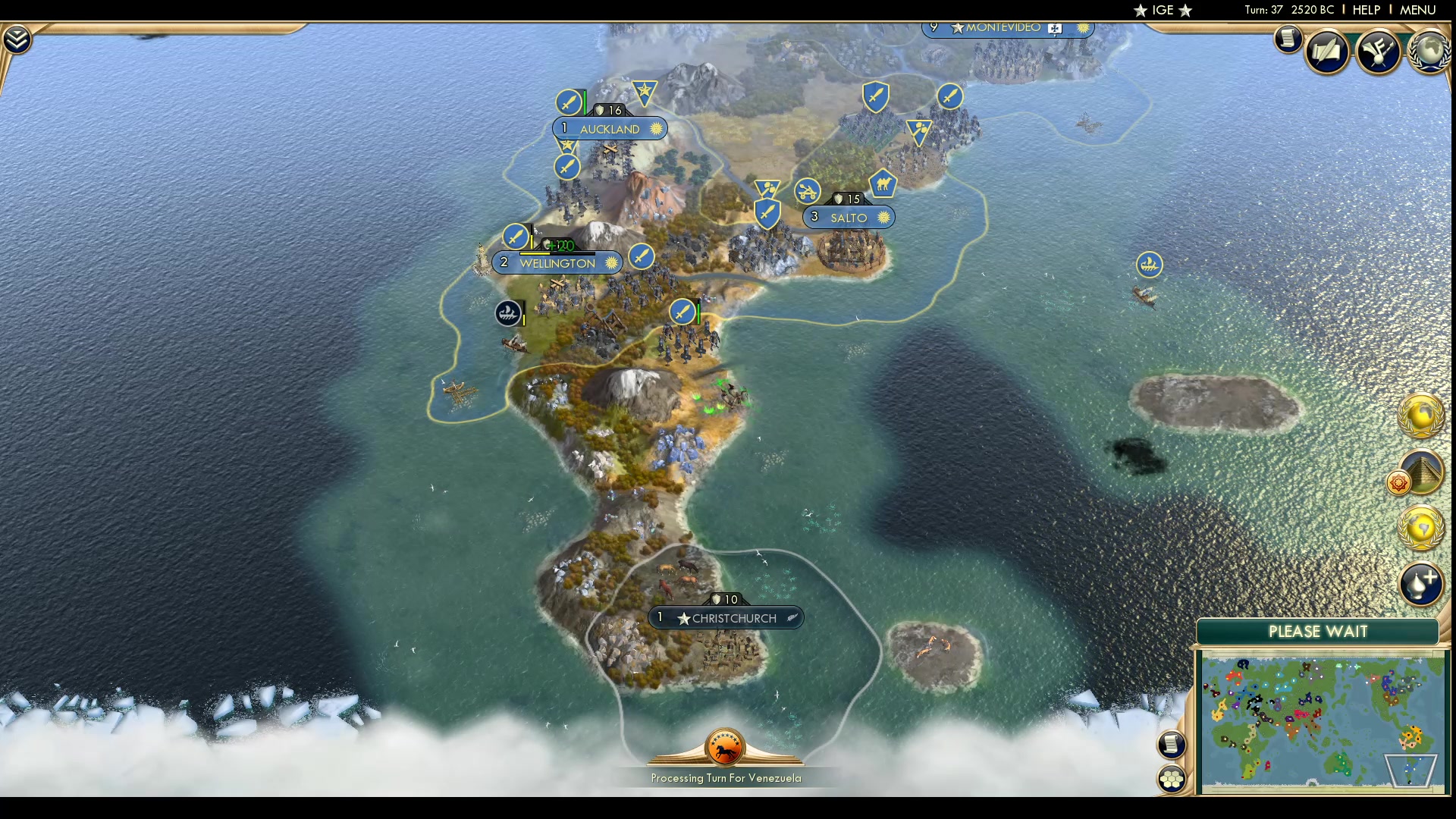Open the Social Policies screen icon

point(1329,51)
